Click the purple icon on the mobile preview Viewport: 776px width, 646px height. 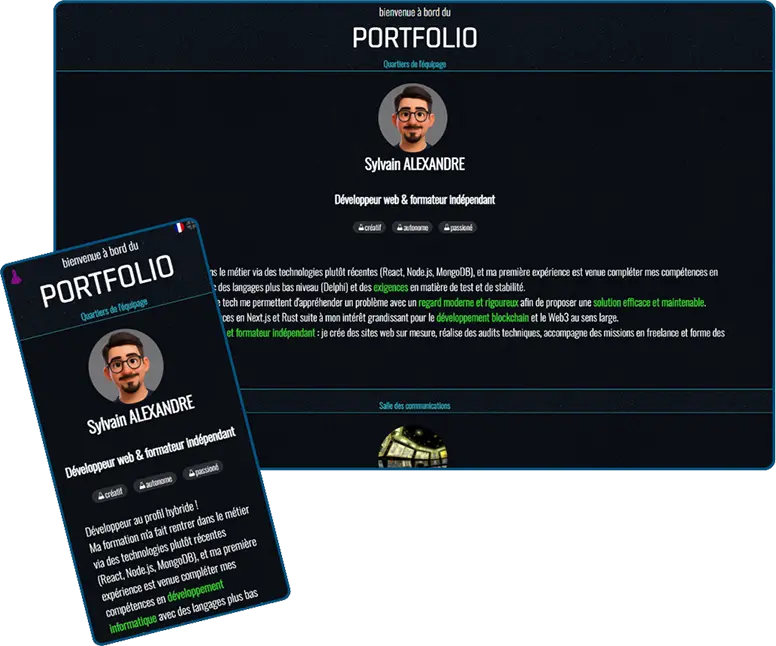coord(16,270)
